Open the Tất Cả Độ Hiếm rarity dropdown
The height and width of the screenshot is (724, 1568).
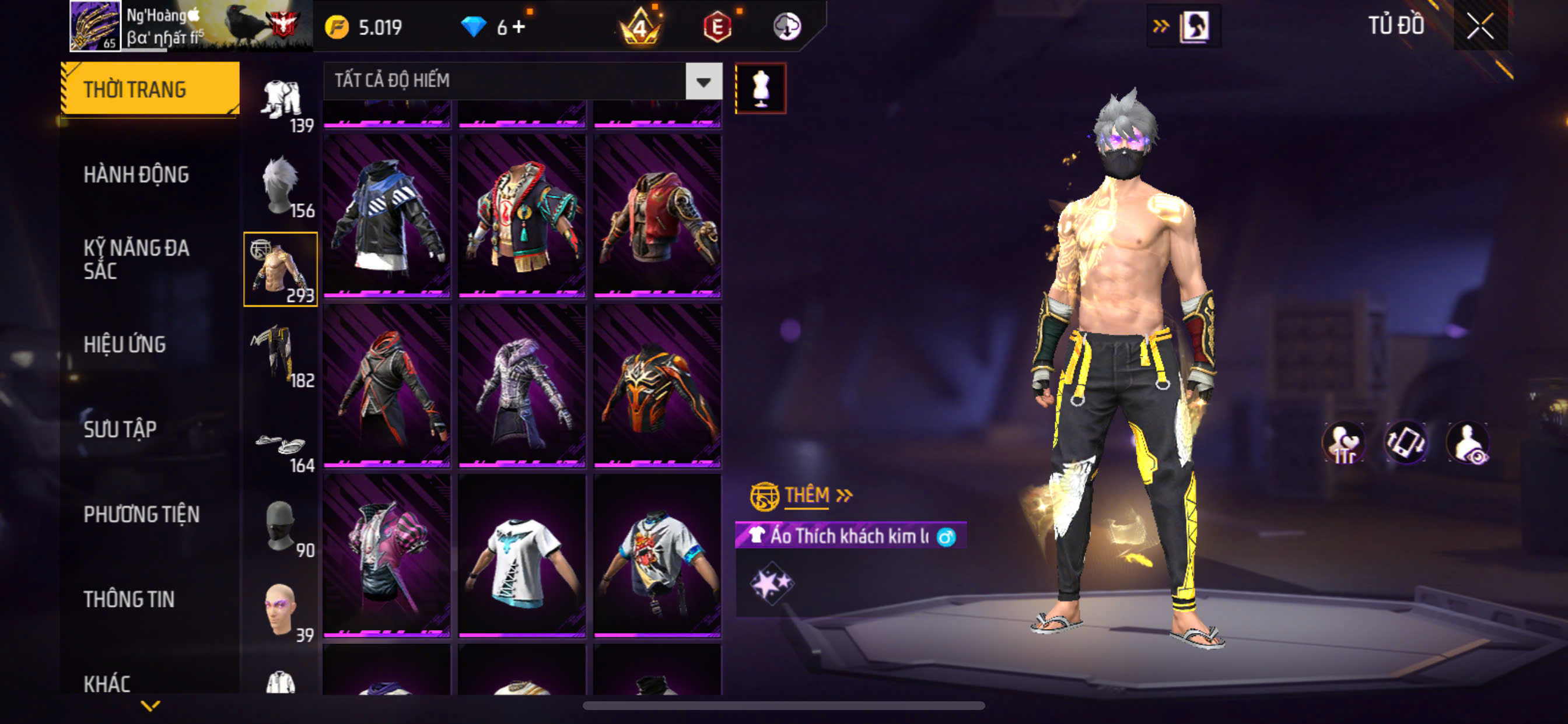pyautogui.click(x=703, y=82)
